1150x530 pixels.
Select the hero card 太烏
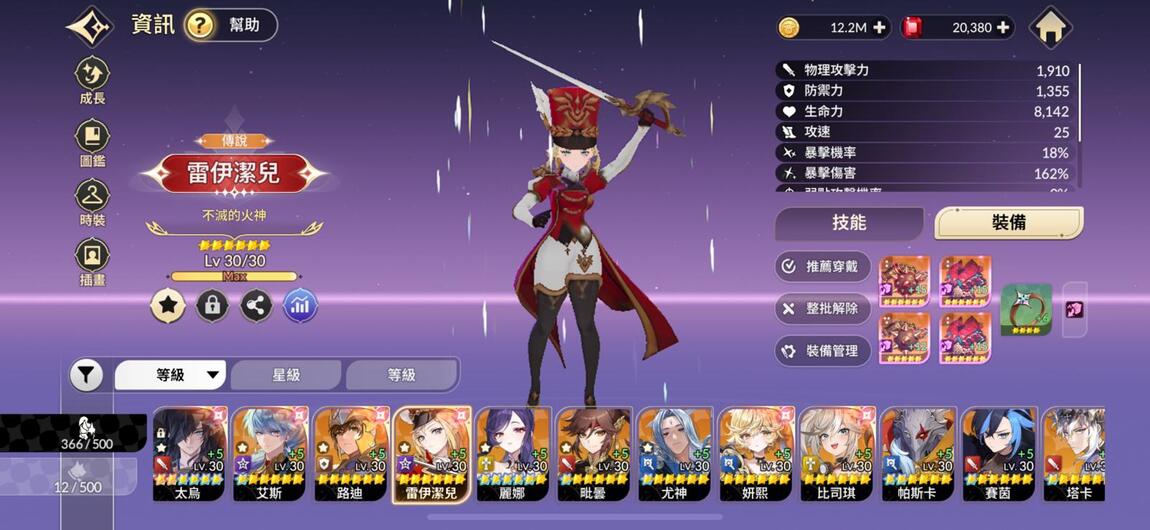(188, 453)
